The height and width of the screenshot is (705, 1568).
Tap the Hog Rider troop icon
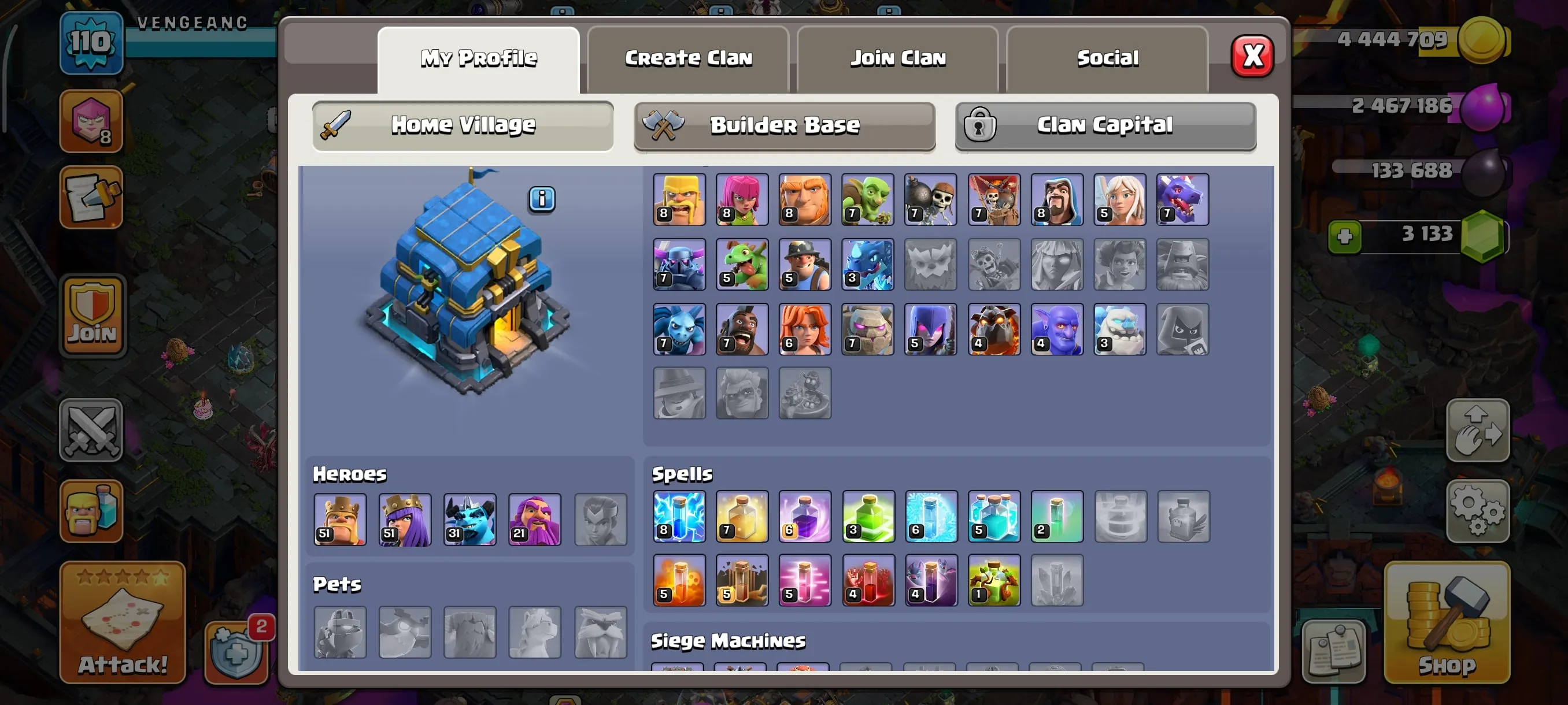coord(742,328)
